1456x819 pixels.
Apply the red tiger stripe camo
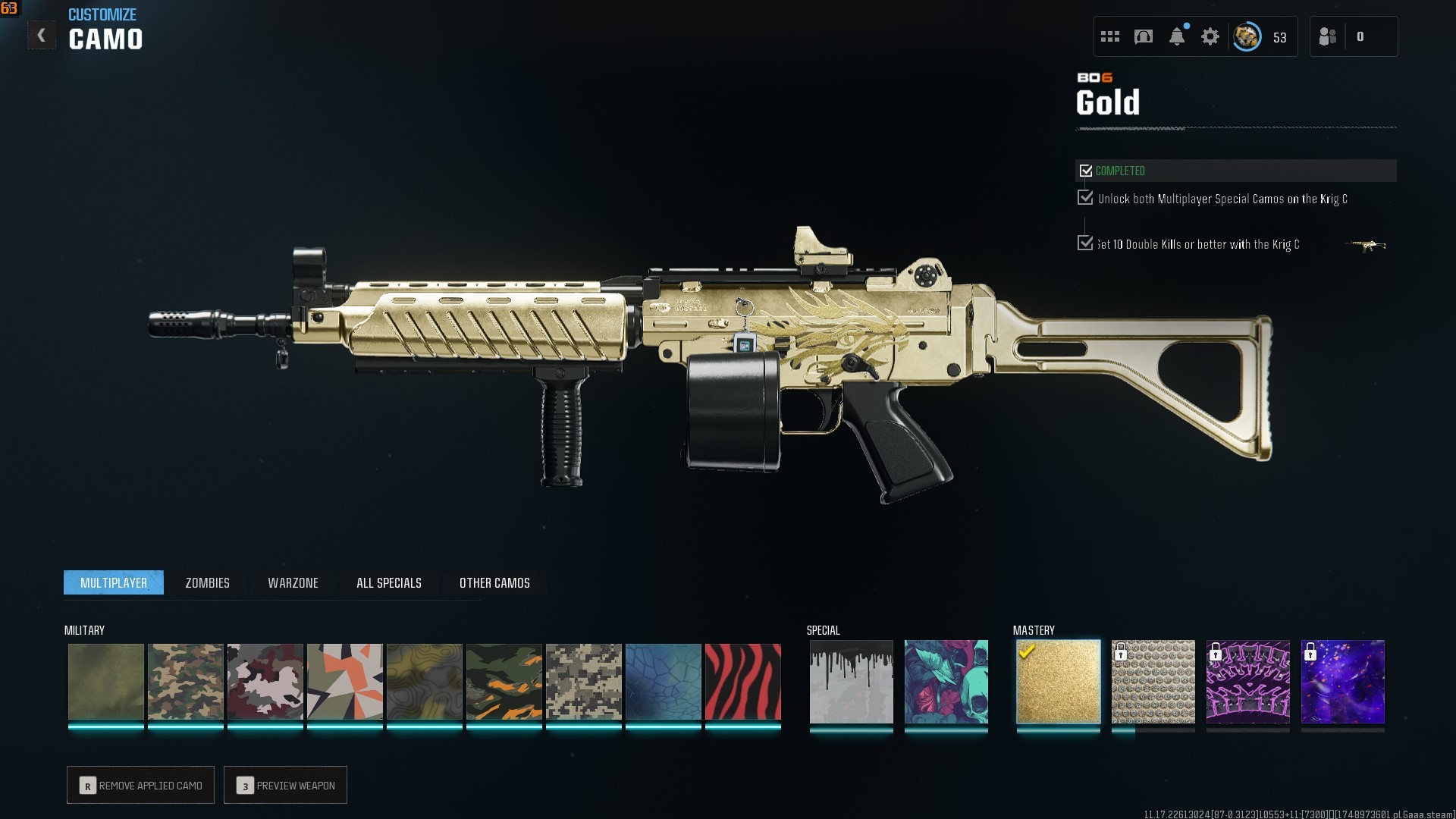[x=742, y=681]
